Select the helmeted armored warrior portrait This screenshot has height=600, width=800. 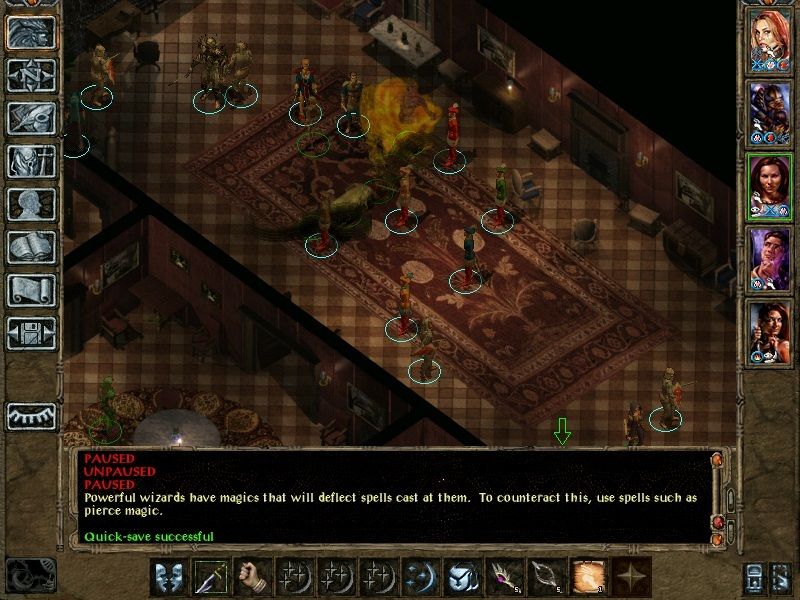(x=769, y=113)
